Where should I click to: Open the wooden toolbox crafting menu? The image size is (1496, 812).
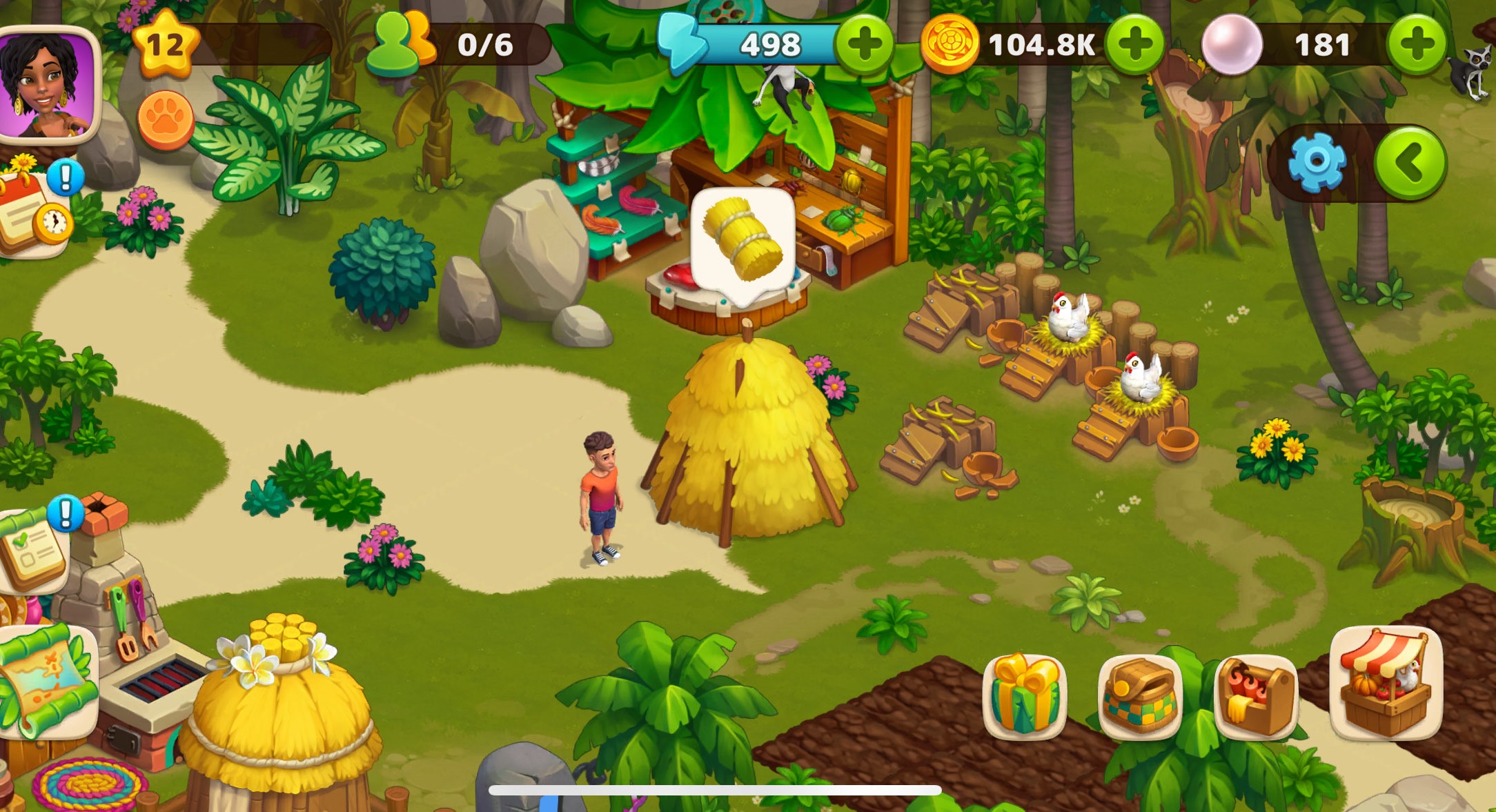coord(1256,695)
